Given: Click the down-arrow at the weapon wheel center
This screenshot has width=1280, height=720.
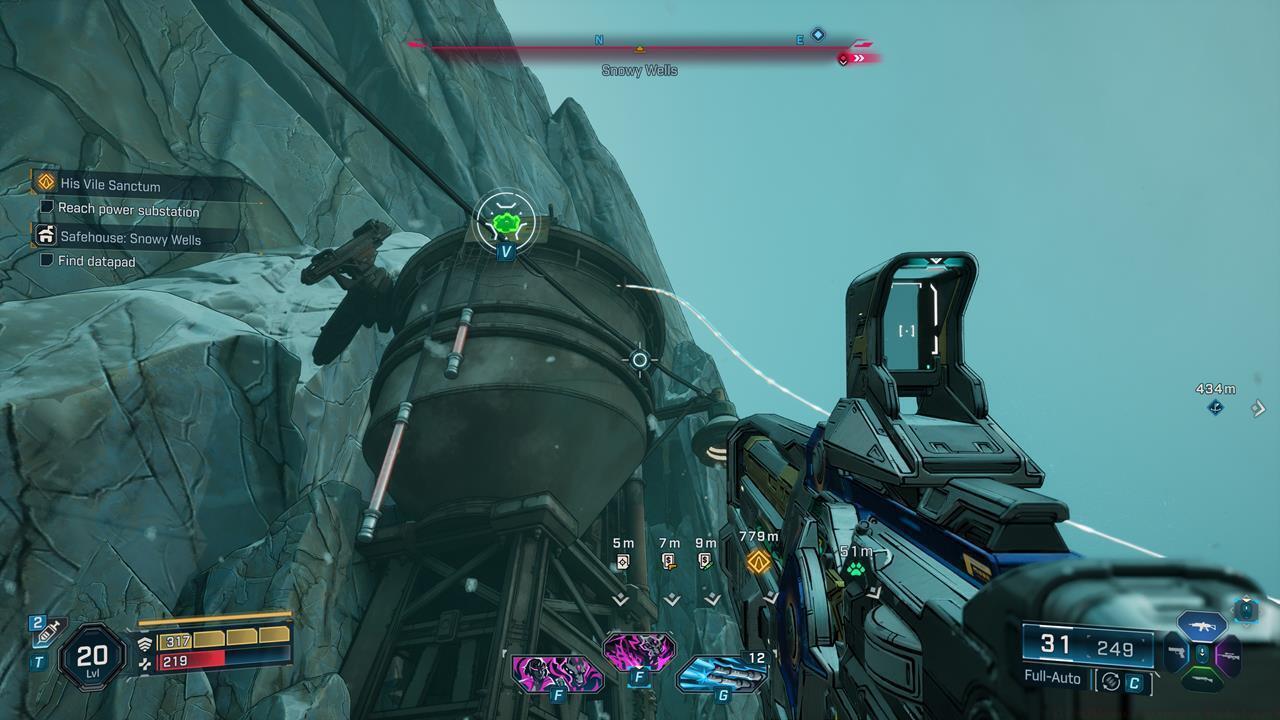Looking at the screenshot, I should [1203, 651].
